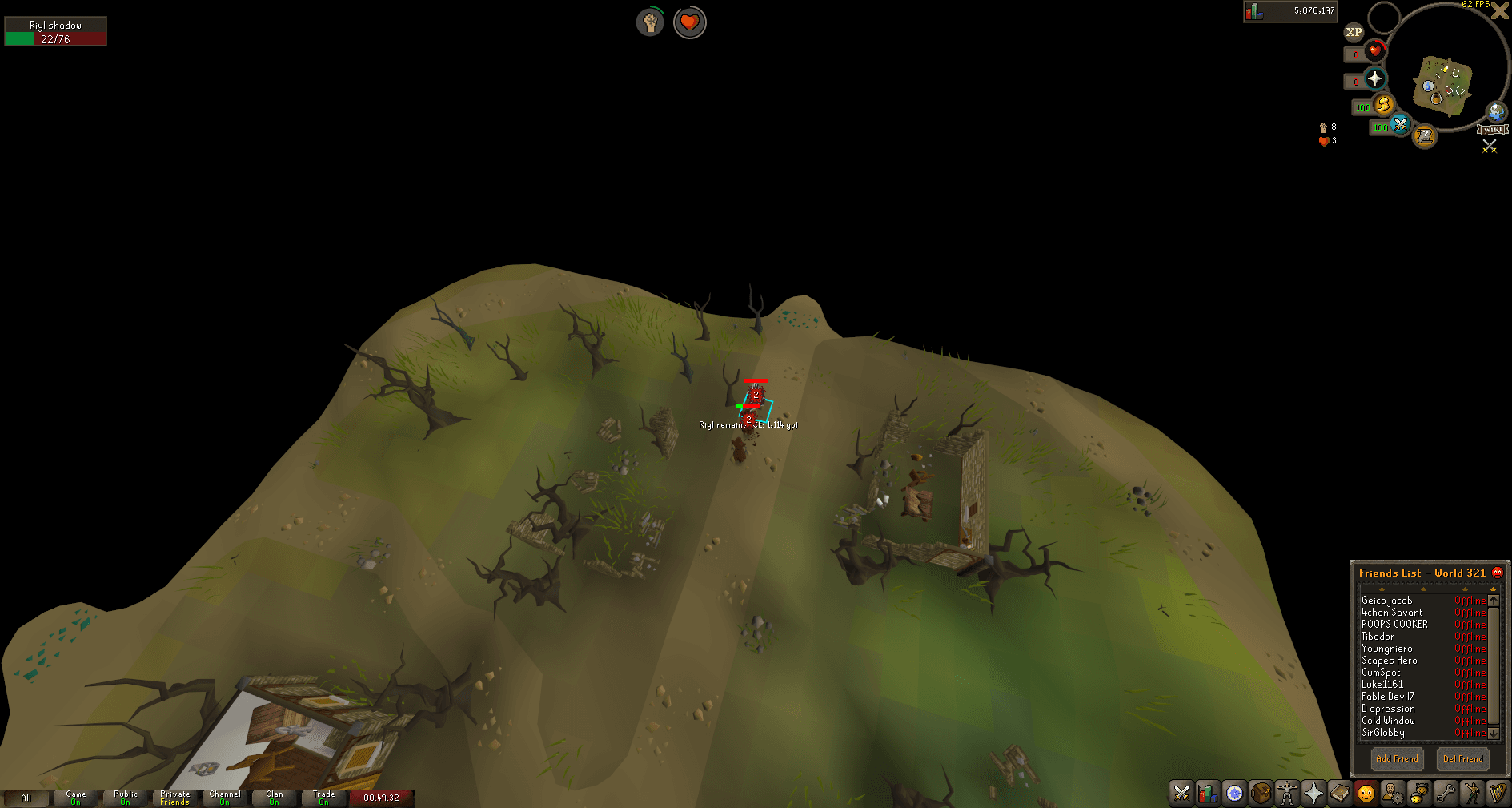Select POOPS COOKER in the friends list
Image resolution: width=1512 pixels, height=808 pixels.
pos(1394,624)
